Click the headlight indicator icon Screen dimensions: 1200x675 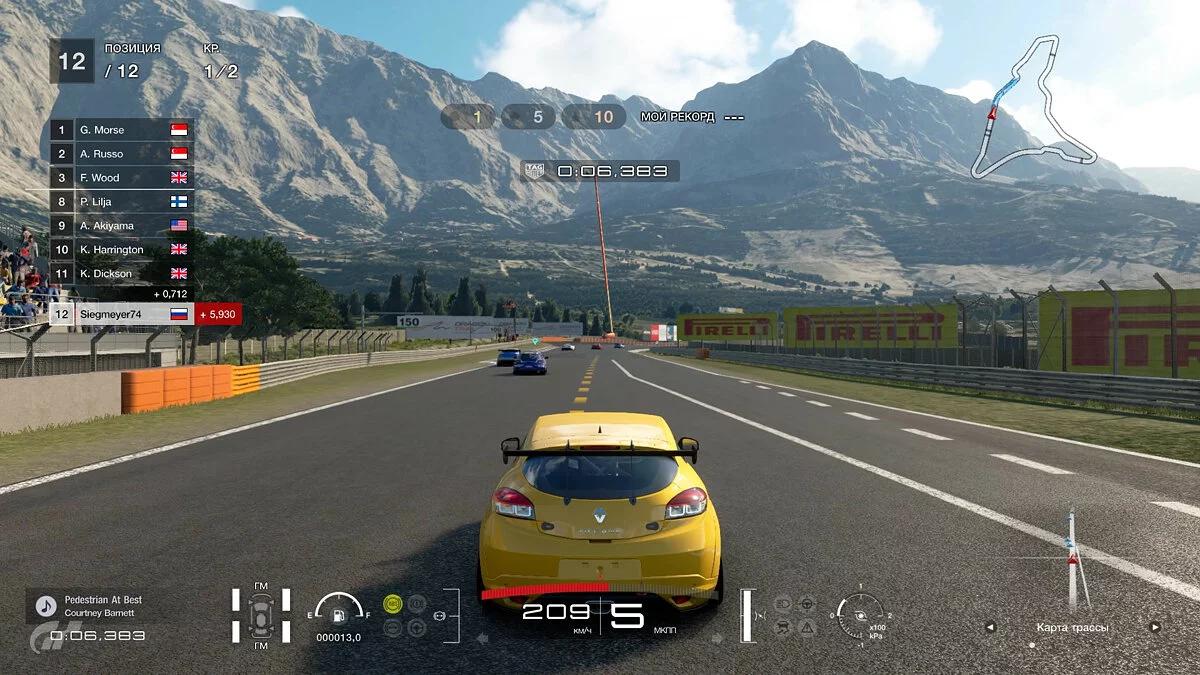(x=784, y=604)
